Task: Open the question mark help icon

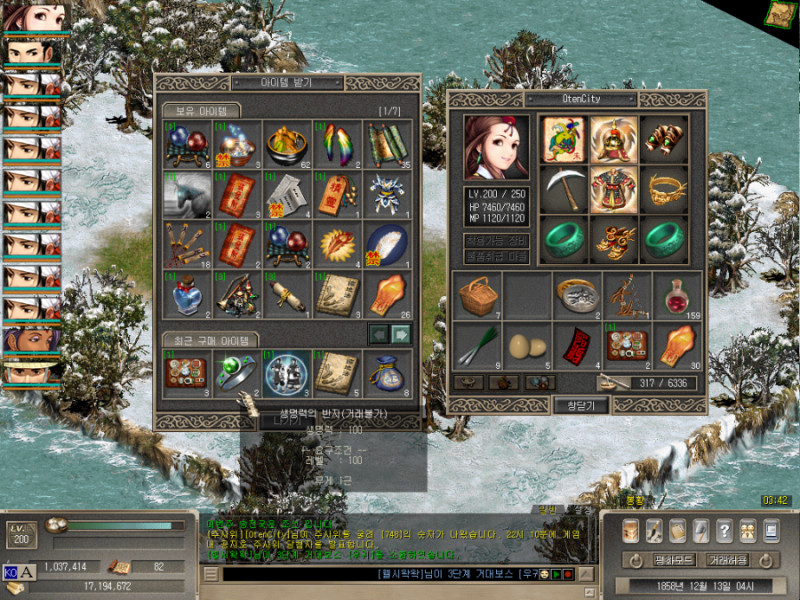Action: point(724,530)
